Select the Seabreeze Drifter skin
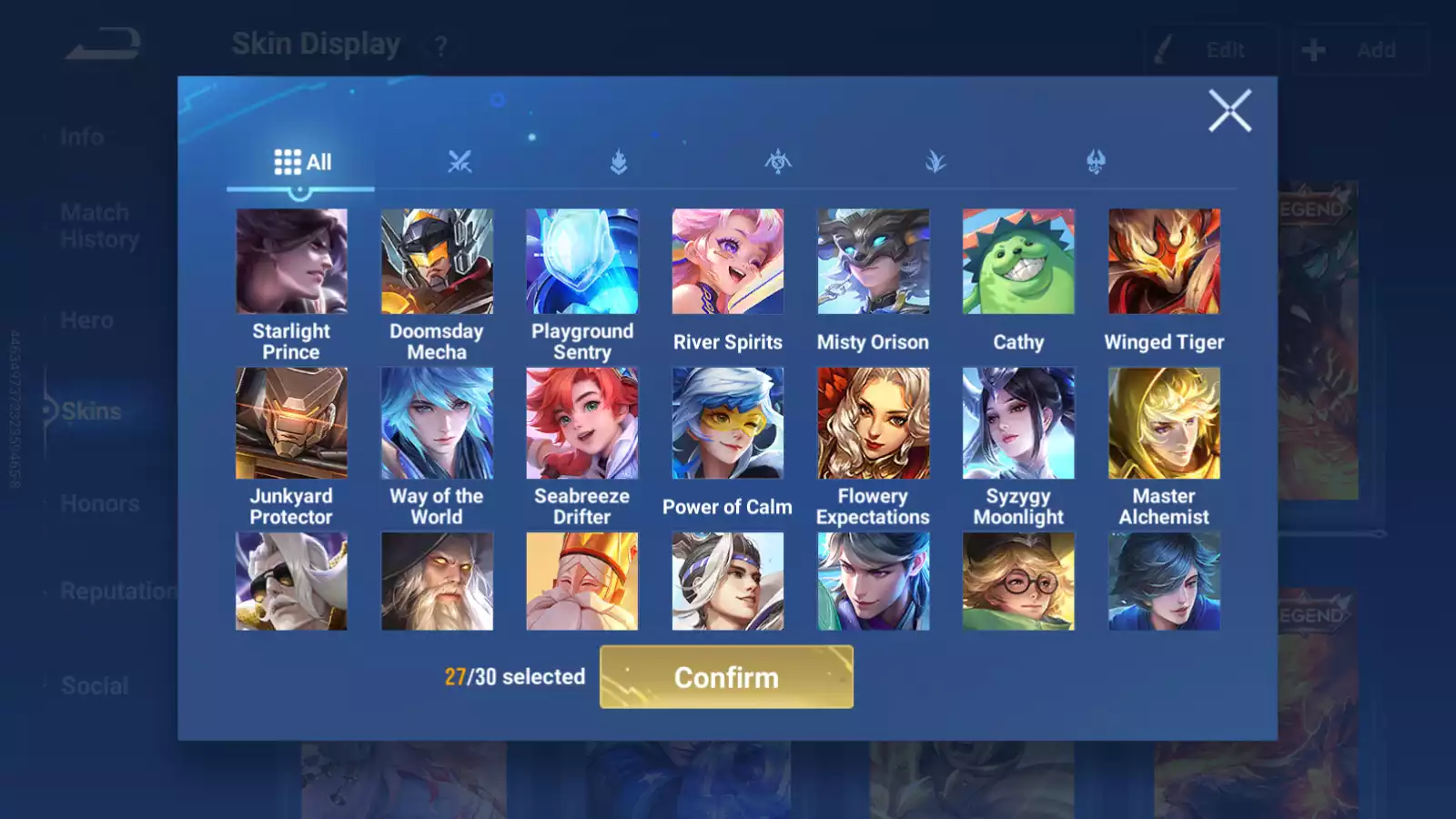The height and width of the screenshot is (819, 1456). [x=582, y=423]
